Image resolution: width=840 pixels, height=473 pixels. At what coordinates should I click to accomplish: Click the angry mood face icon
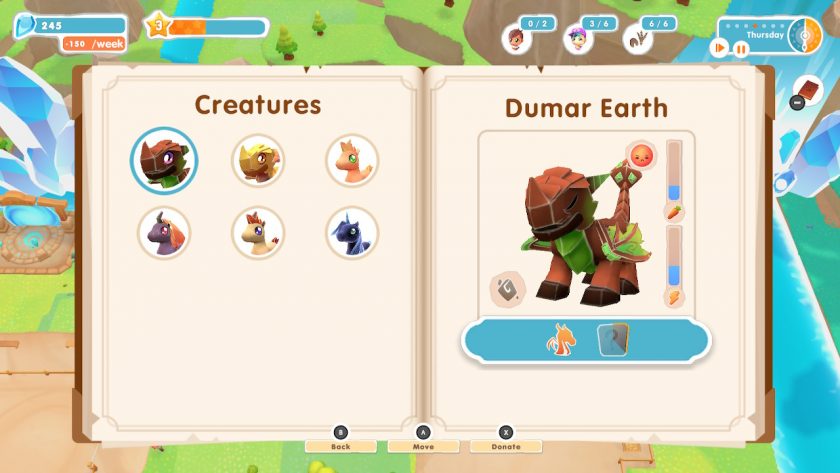coord(640,156)
